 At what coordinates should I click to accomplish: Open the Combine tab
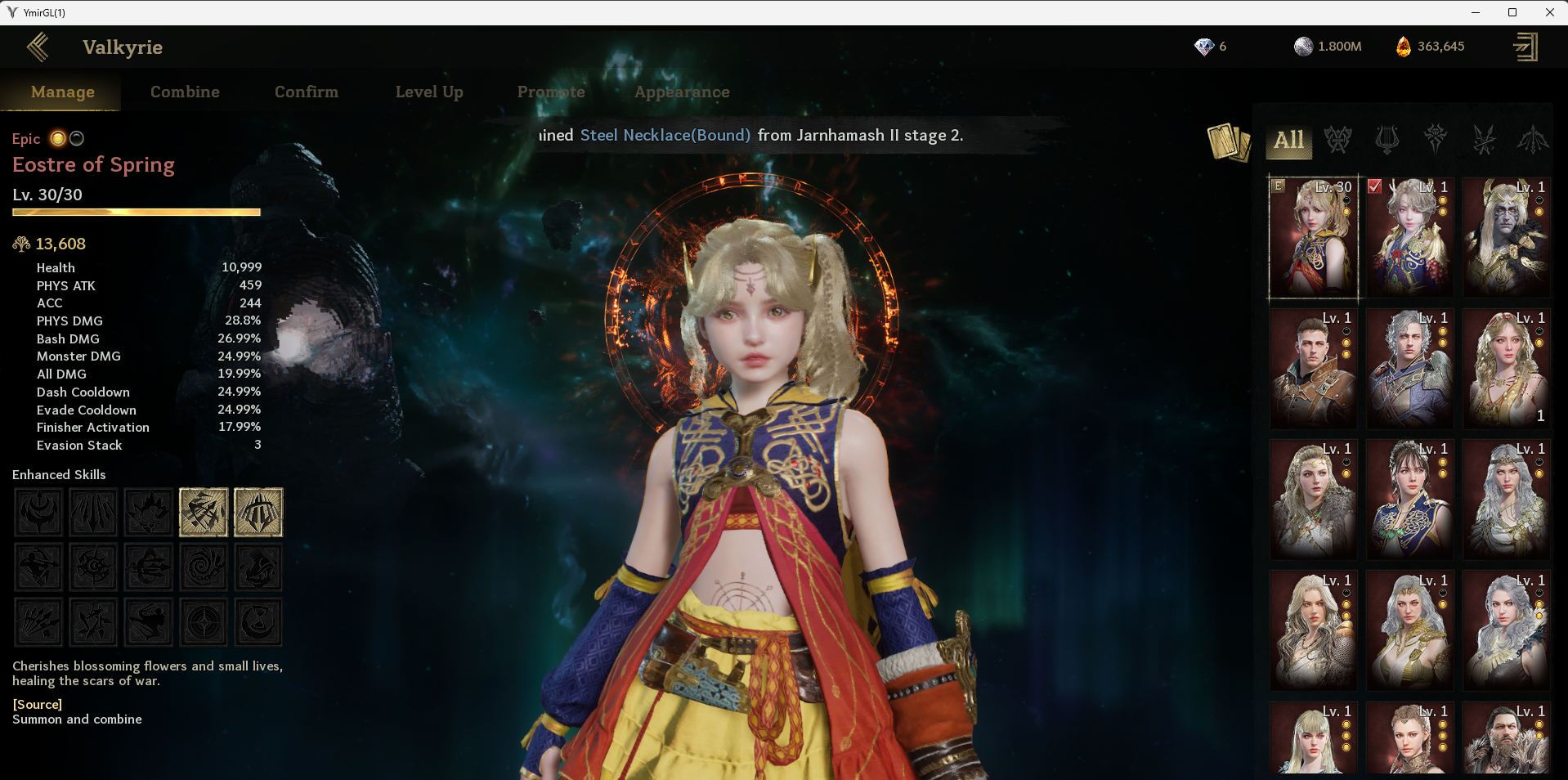coord(185,92)
